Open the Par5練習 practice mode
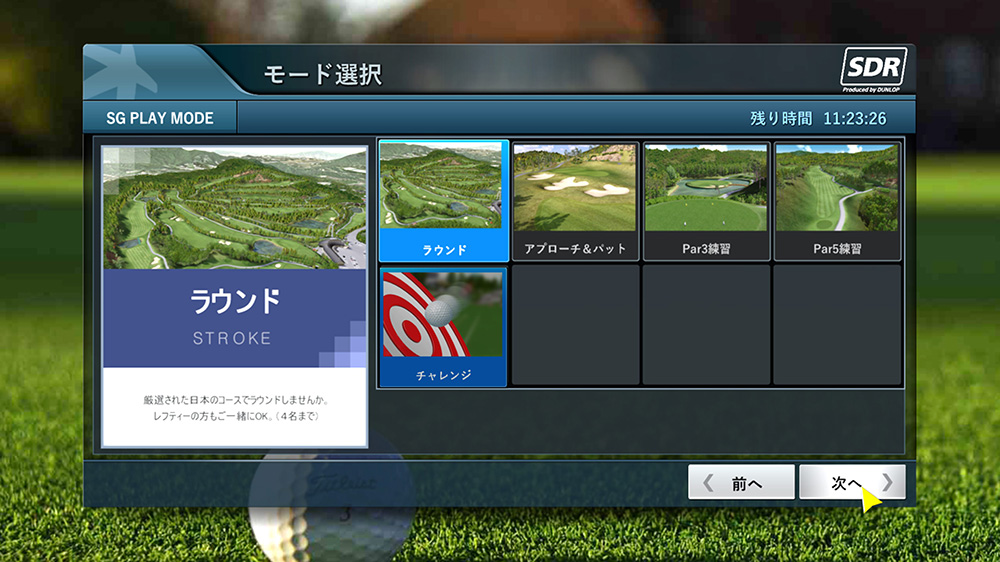 (837, 200)
